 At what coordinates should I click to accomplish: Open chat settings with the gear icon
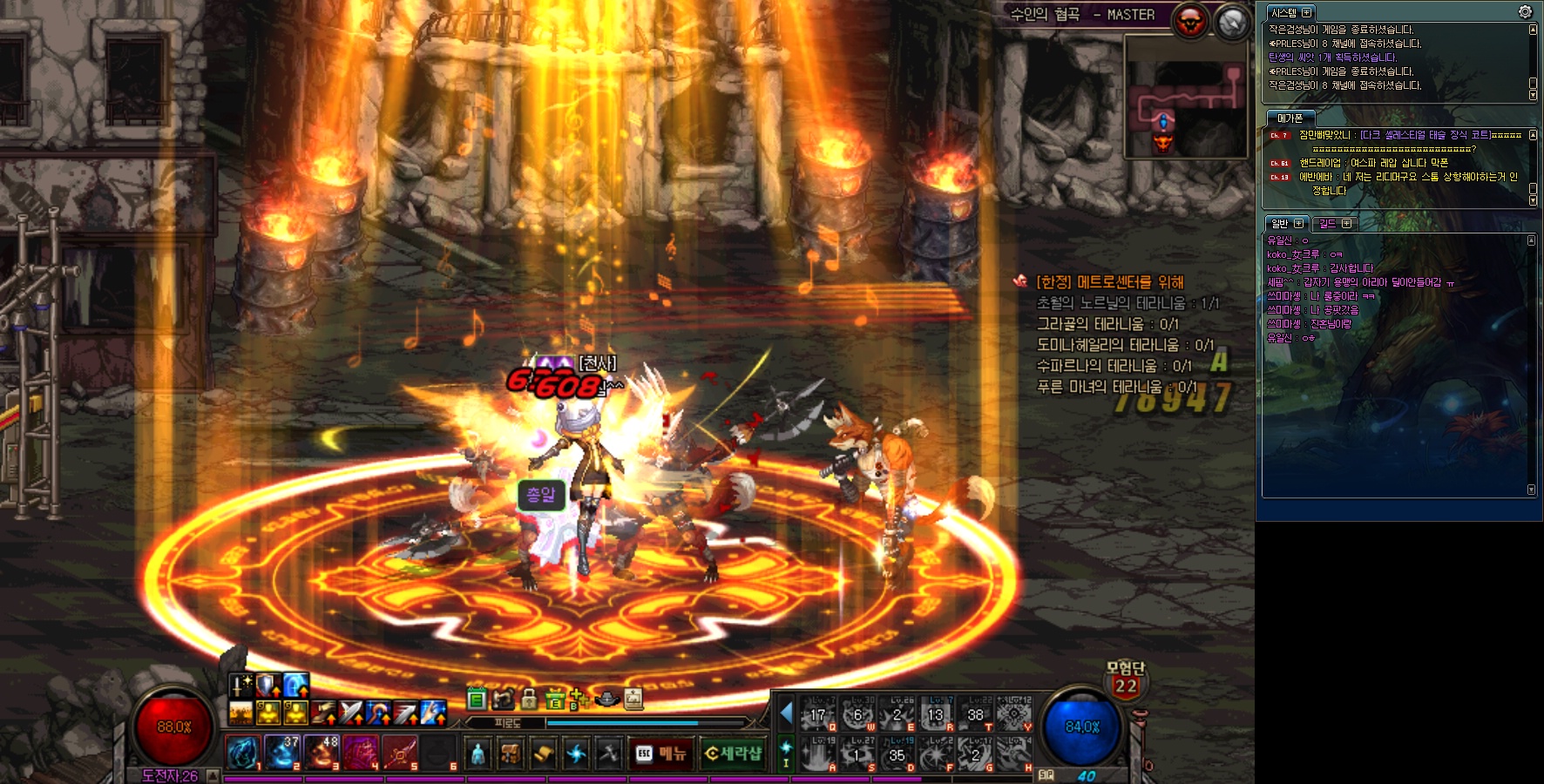point(1525,12)
